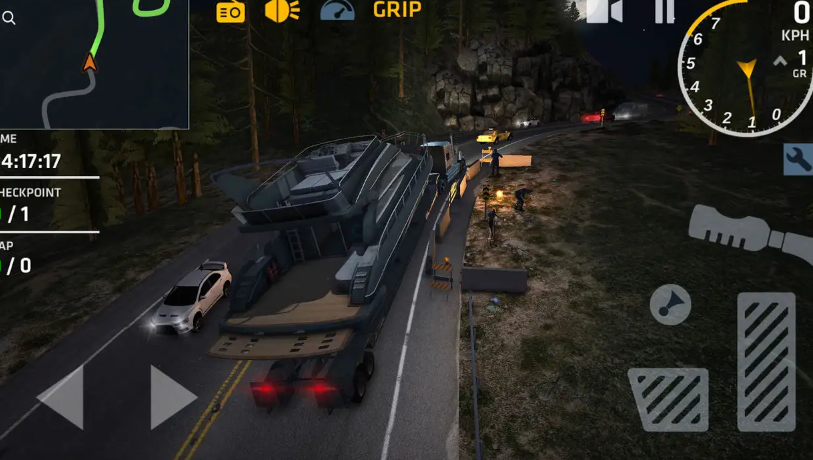
Task: Pause the game
Action: click(664, 11)
